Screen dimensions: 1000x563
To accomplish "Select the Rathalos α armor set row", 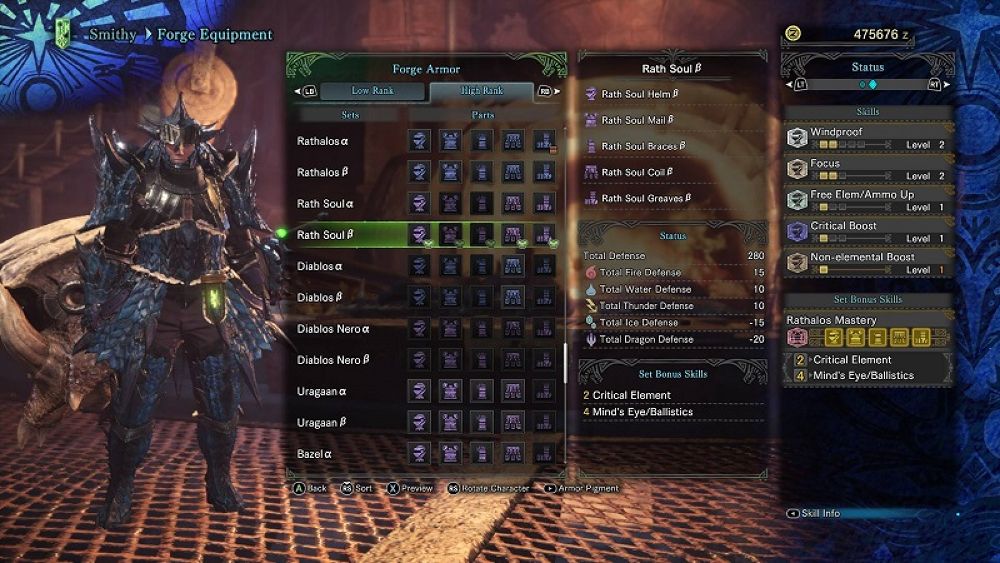I will [324, 142].
